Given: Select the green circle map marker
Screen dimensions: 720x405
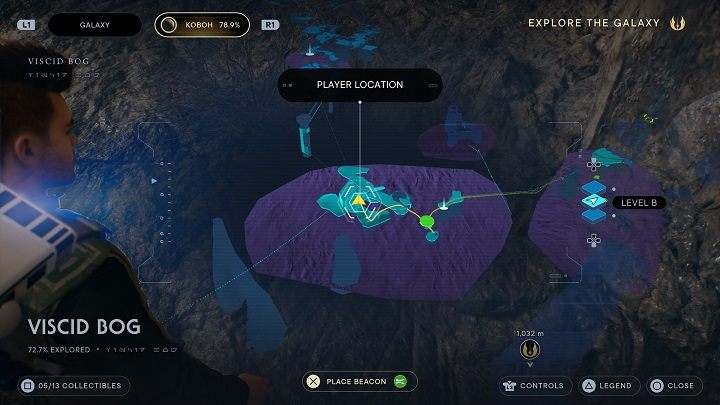Looking at the screenshot, I should pos(426,220).
